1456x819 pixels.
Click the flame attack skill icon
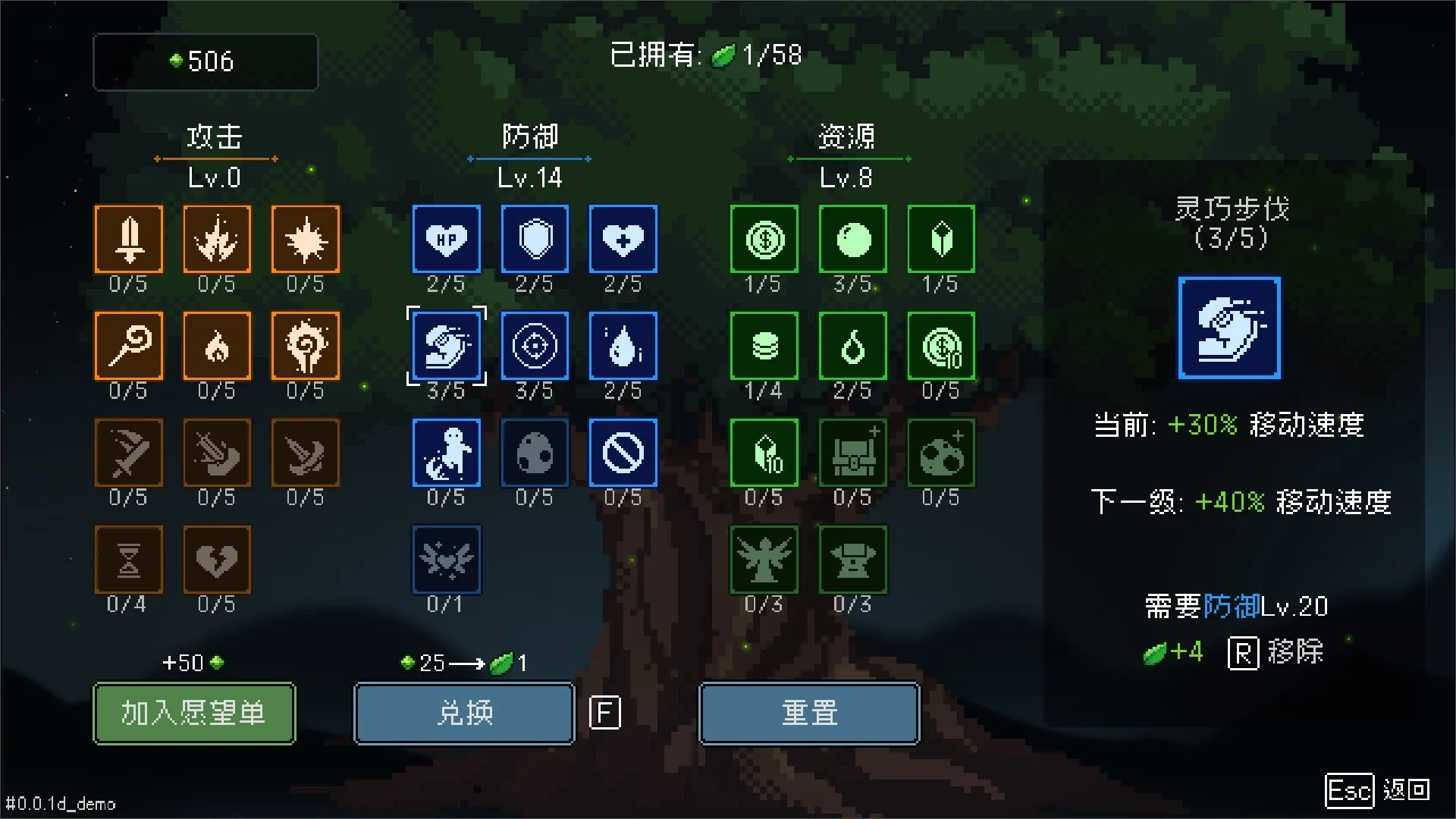pyautogui.click(x=217, y=347)
